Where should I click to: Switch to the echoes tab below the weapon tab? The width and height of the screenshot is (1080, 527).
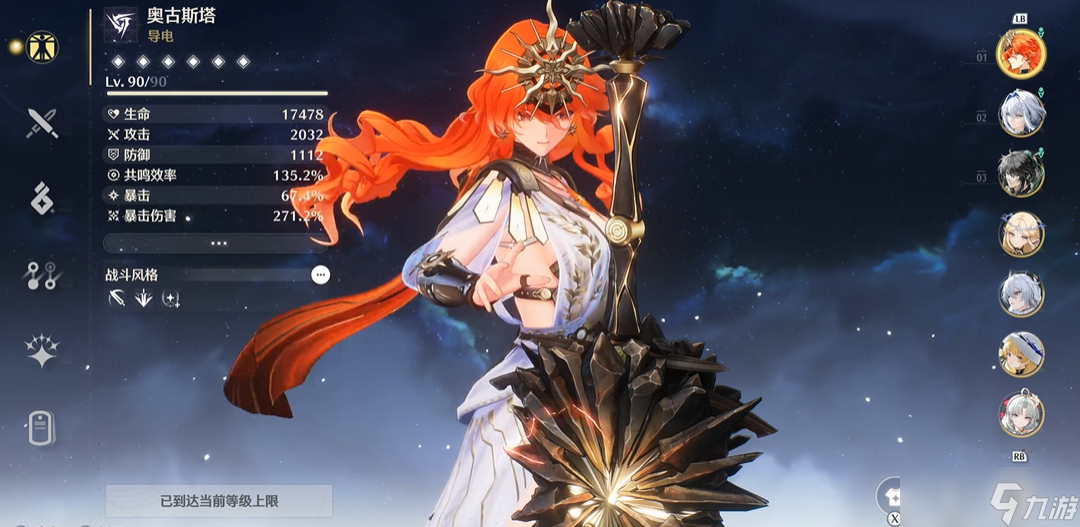click(x=42, y=199)
